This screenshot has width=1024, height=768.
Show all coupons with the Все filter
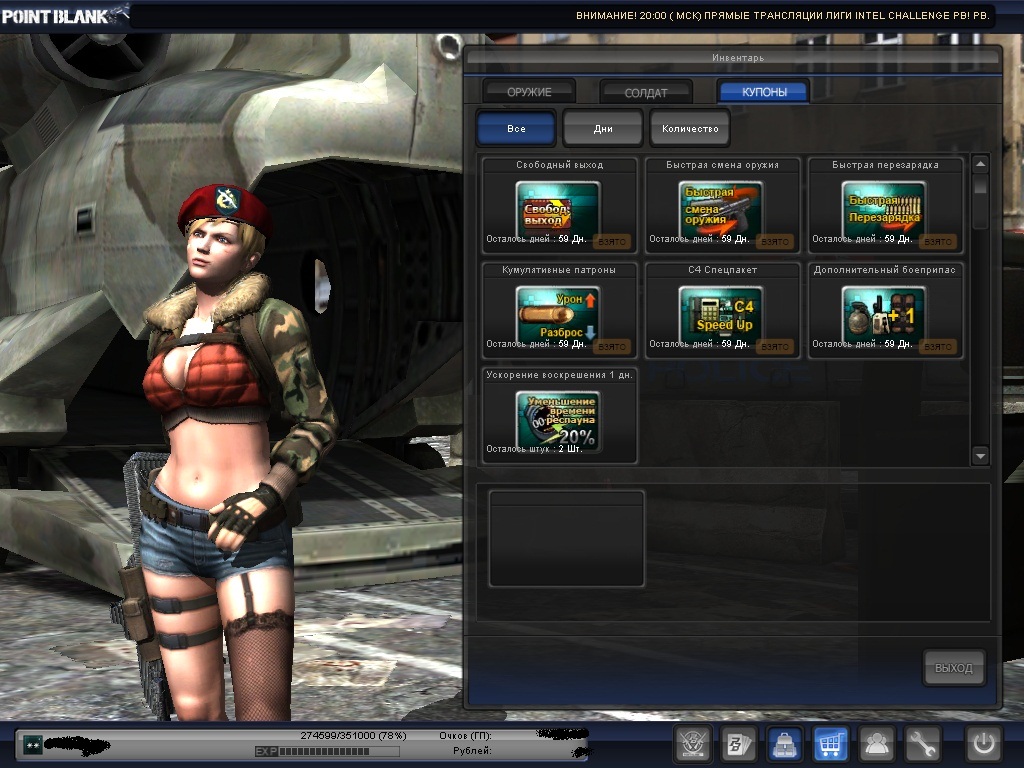(x=516, y=129)
